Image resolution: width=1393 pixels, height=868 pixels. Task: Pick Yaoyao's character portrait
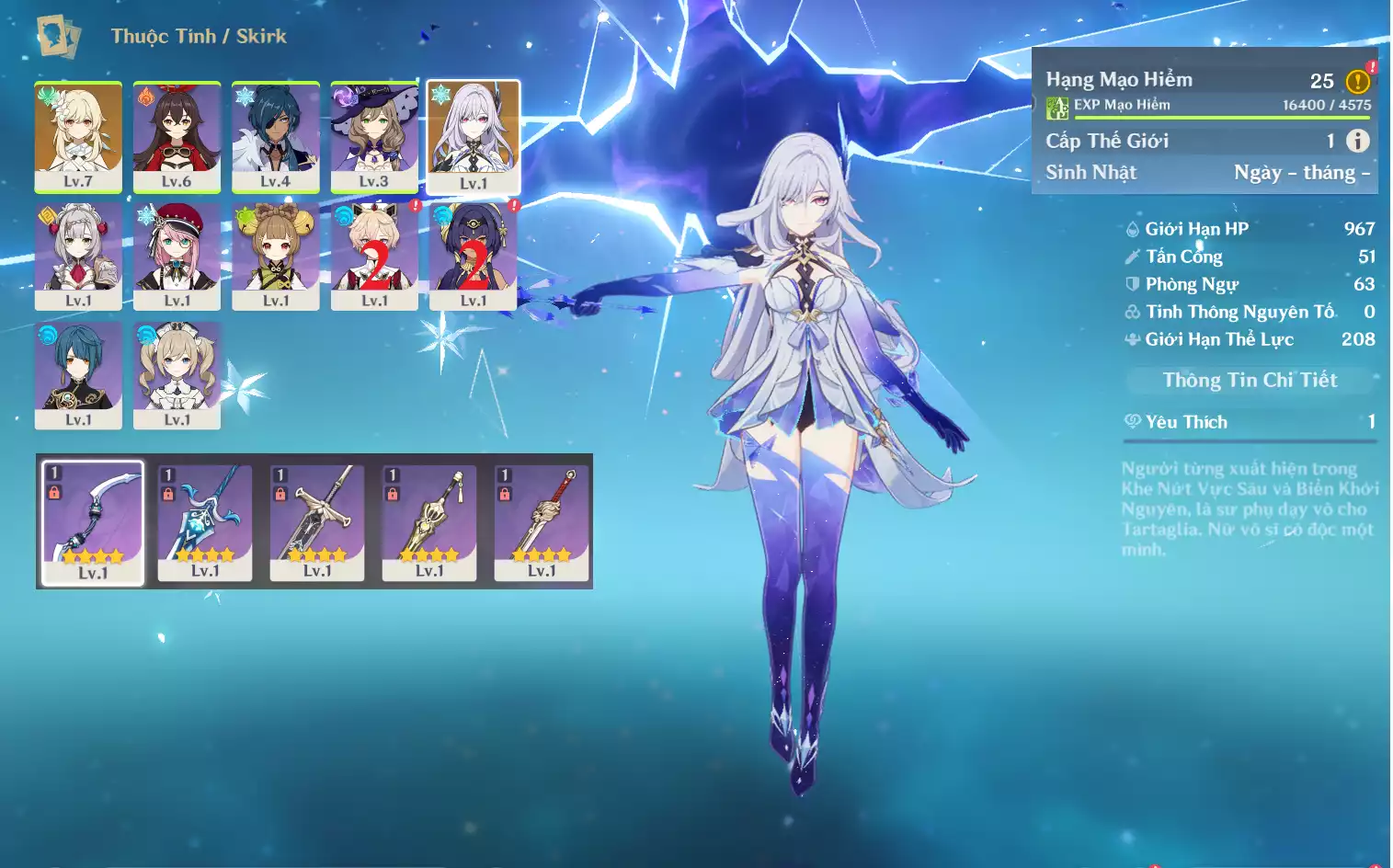point(275,256)
